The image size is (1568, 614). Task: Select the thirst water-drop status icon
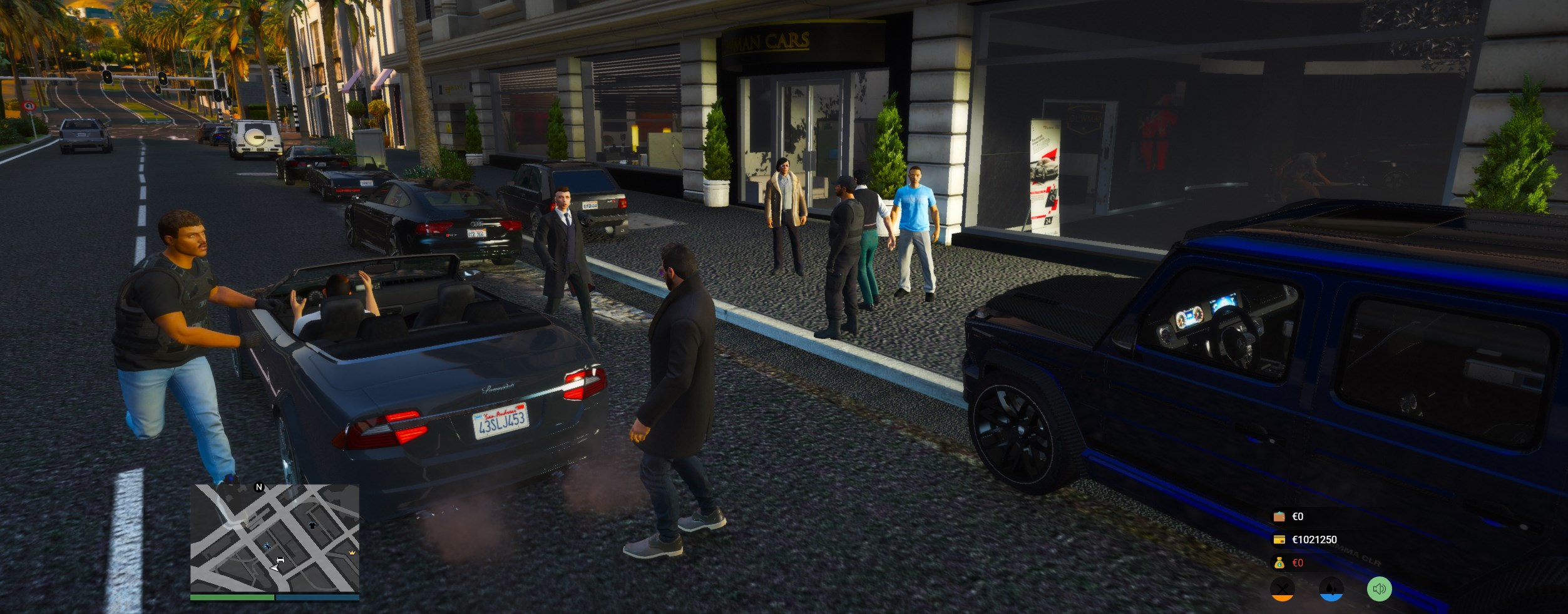(1331, 589)
